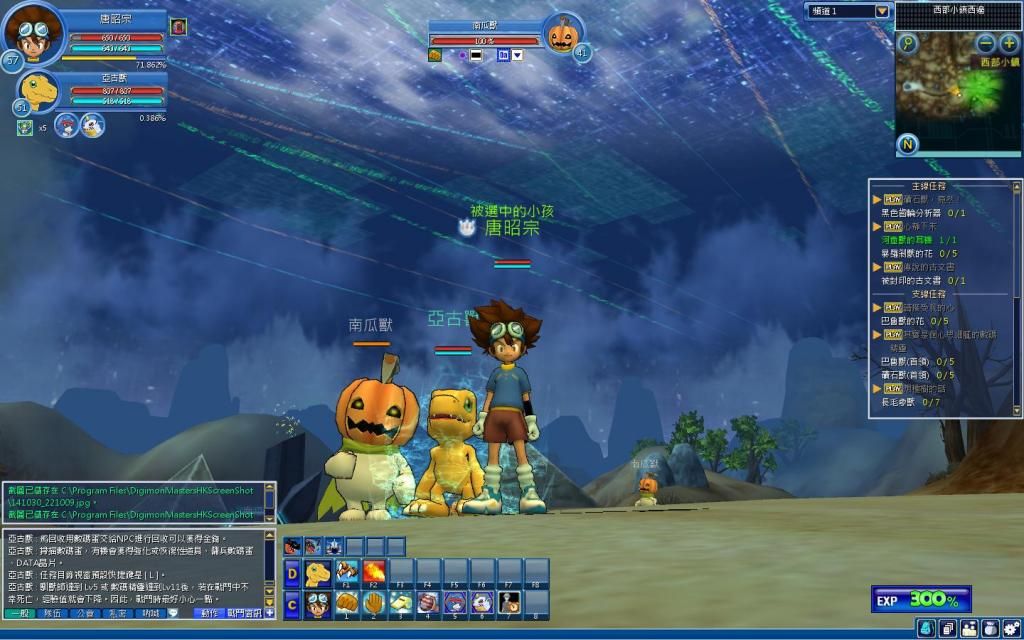Viewport: 1024px width, 640px height.
Task: Toggle the minimap N compass button
Action: tap(908, 144)
